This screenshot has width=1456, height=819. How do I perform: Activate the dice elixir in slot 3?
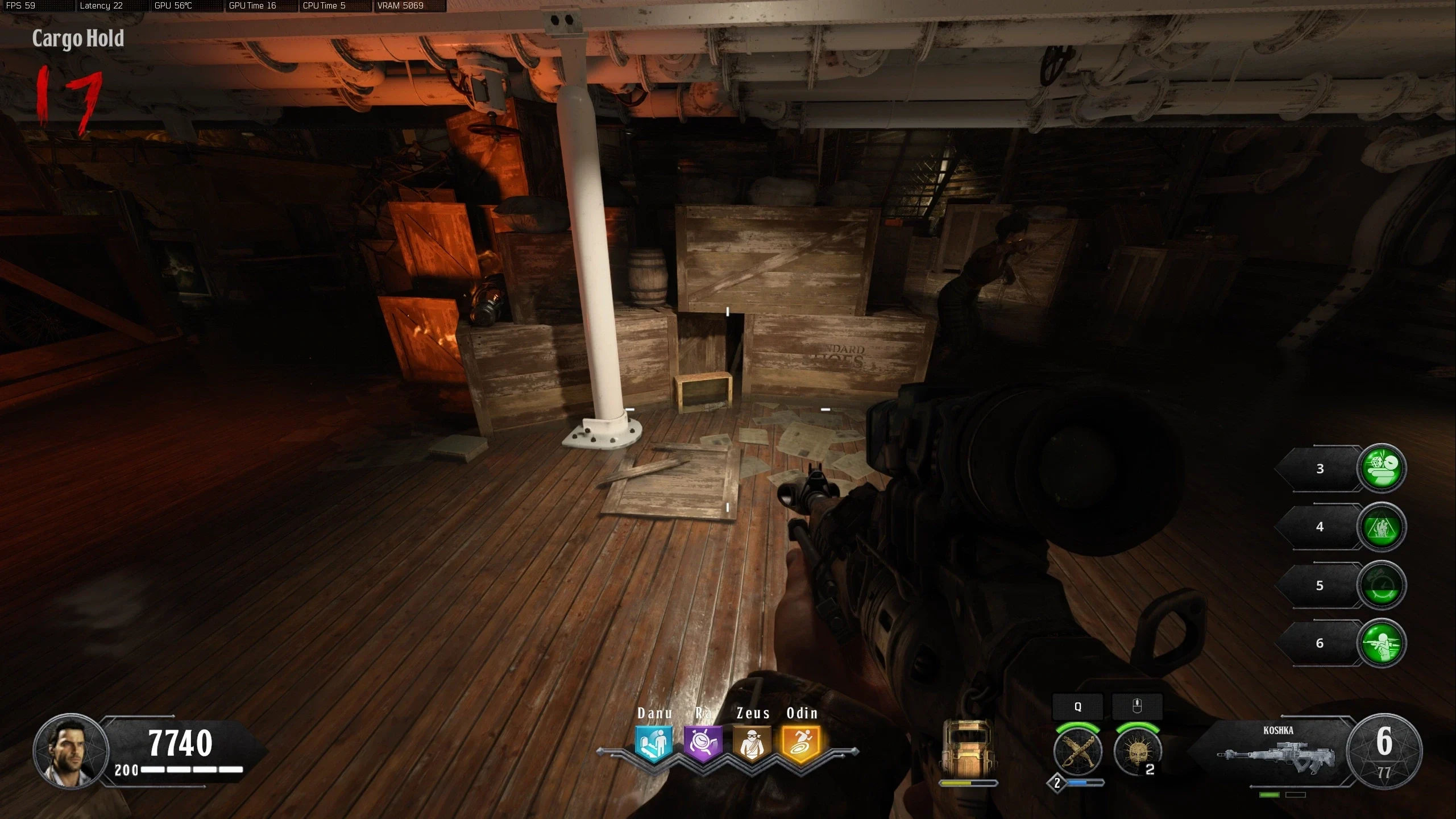[1381, 468]
